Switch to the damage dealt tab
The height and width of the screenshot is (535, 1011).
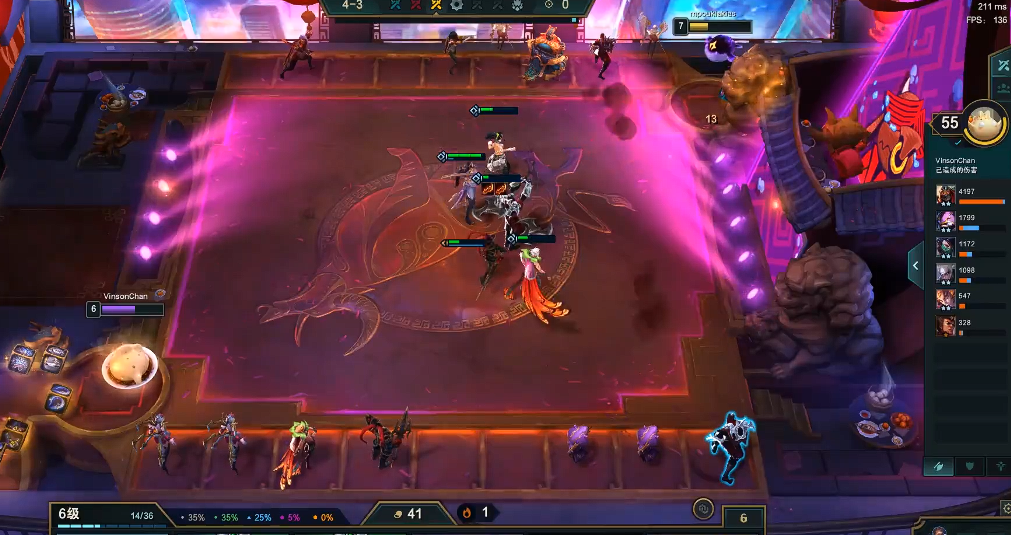pyautogui.click(x=938, y=466)
